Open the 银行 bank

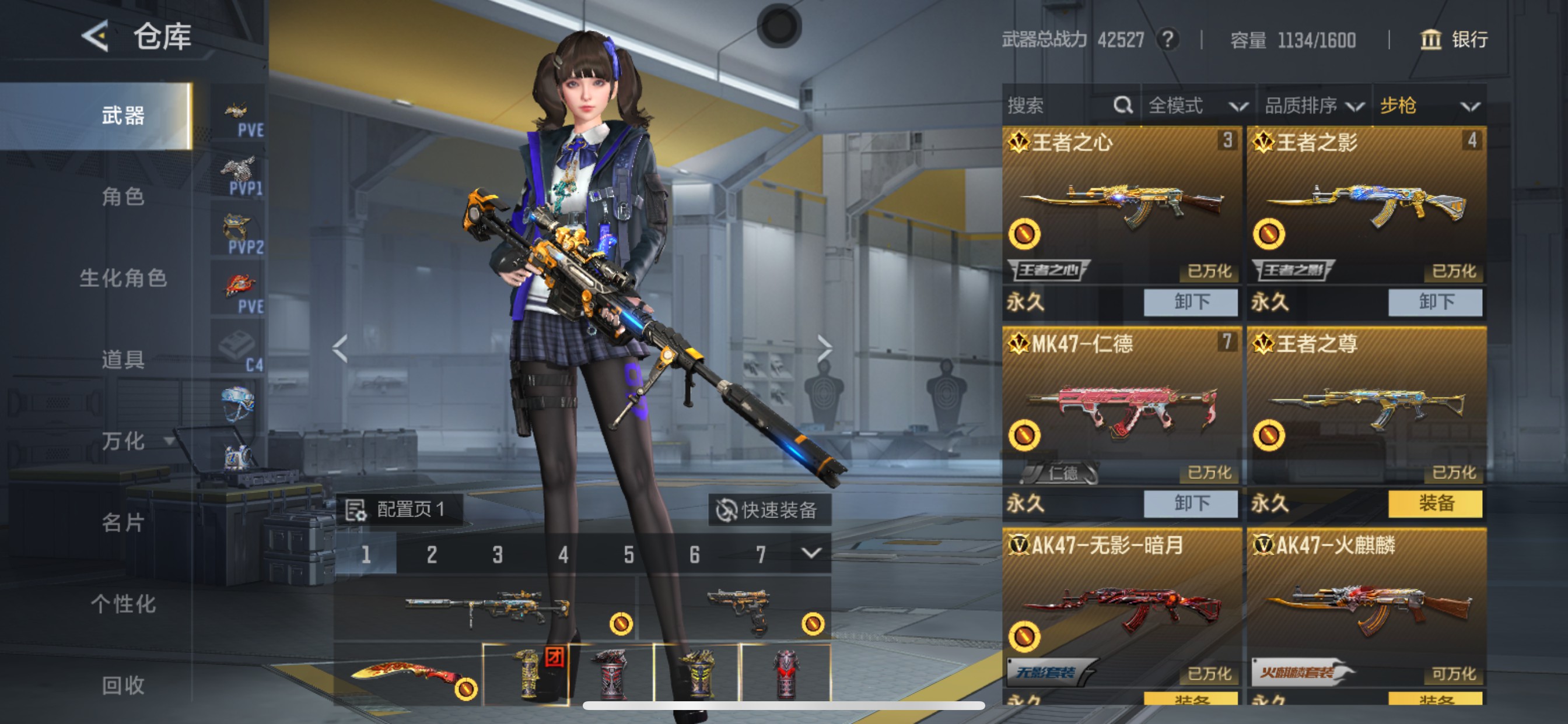click(1454, 40)
